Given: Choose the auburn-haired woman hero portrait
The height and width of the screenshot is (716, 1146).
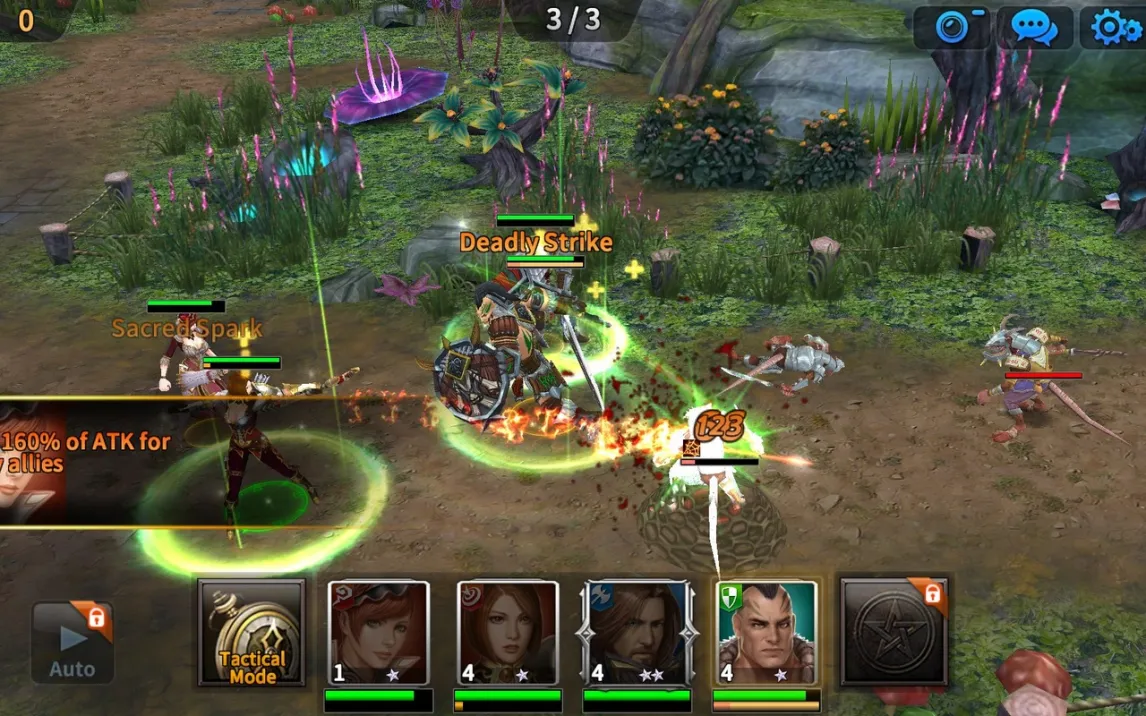Looking at the screenshot, I should (x=507, y=632).
